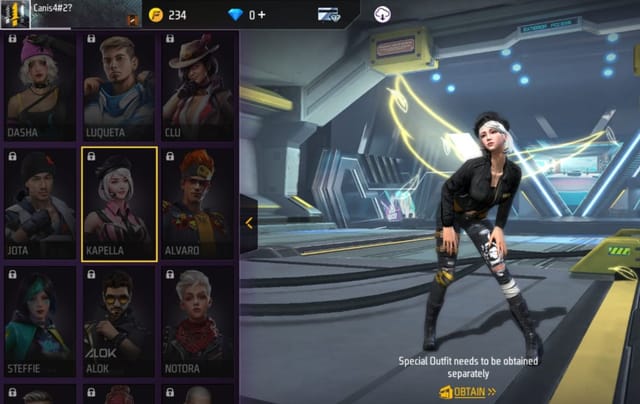Select the Clu character card
640x404 pixels.
(x=197, y=87)
